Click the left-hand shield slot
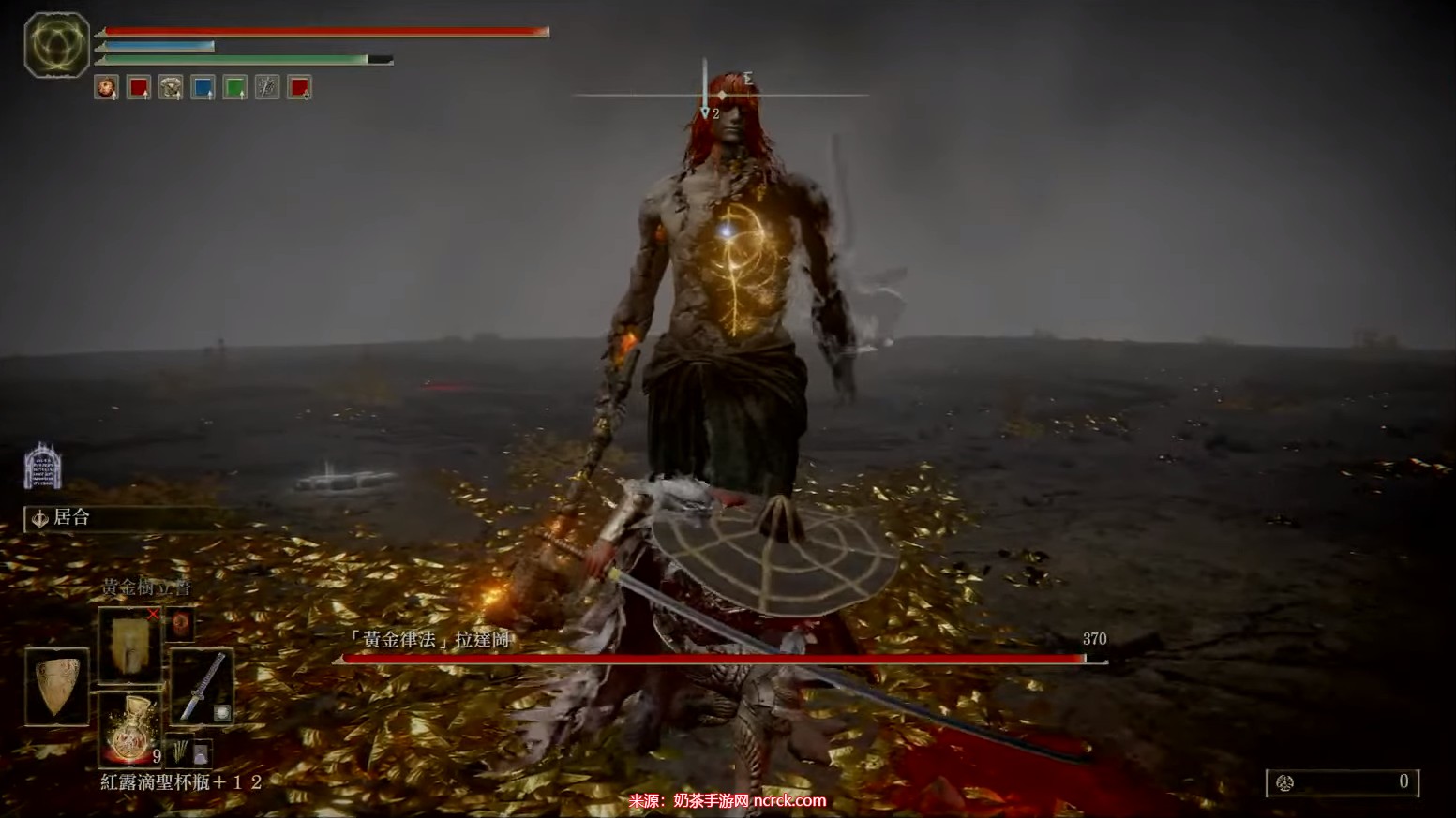 pyautogui.click(x=57, y=685)
